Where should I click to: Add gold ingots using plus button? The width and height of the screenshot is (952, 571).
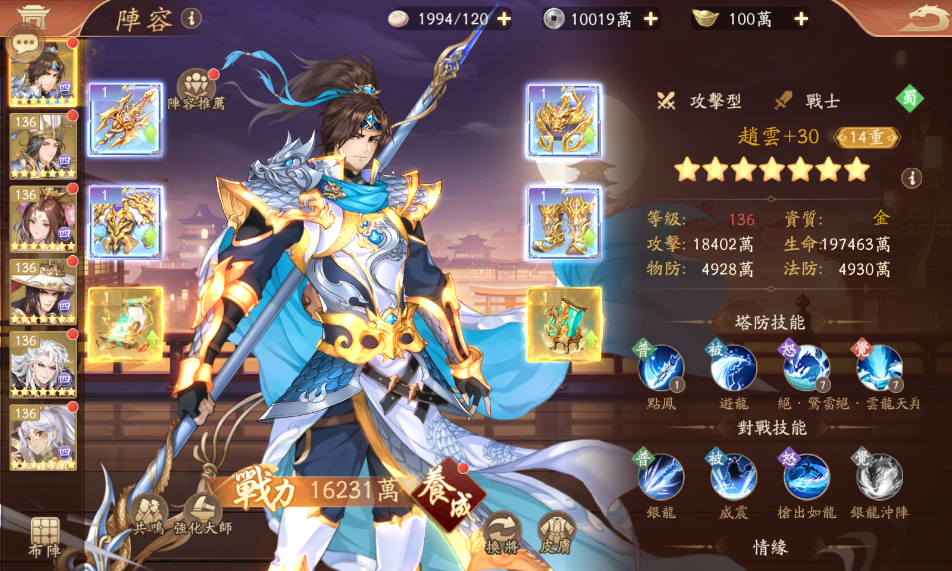pyautogui.click(x=798, y=18)
